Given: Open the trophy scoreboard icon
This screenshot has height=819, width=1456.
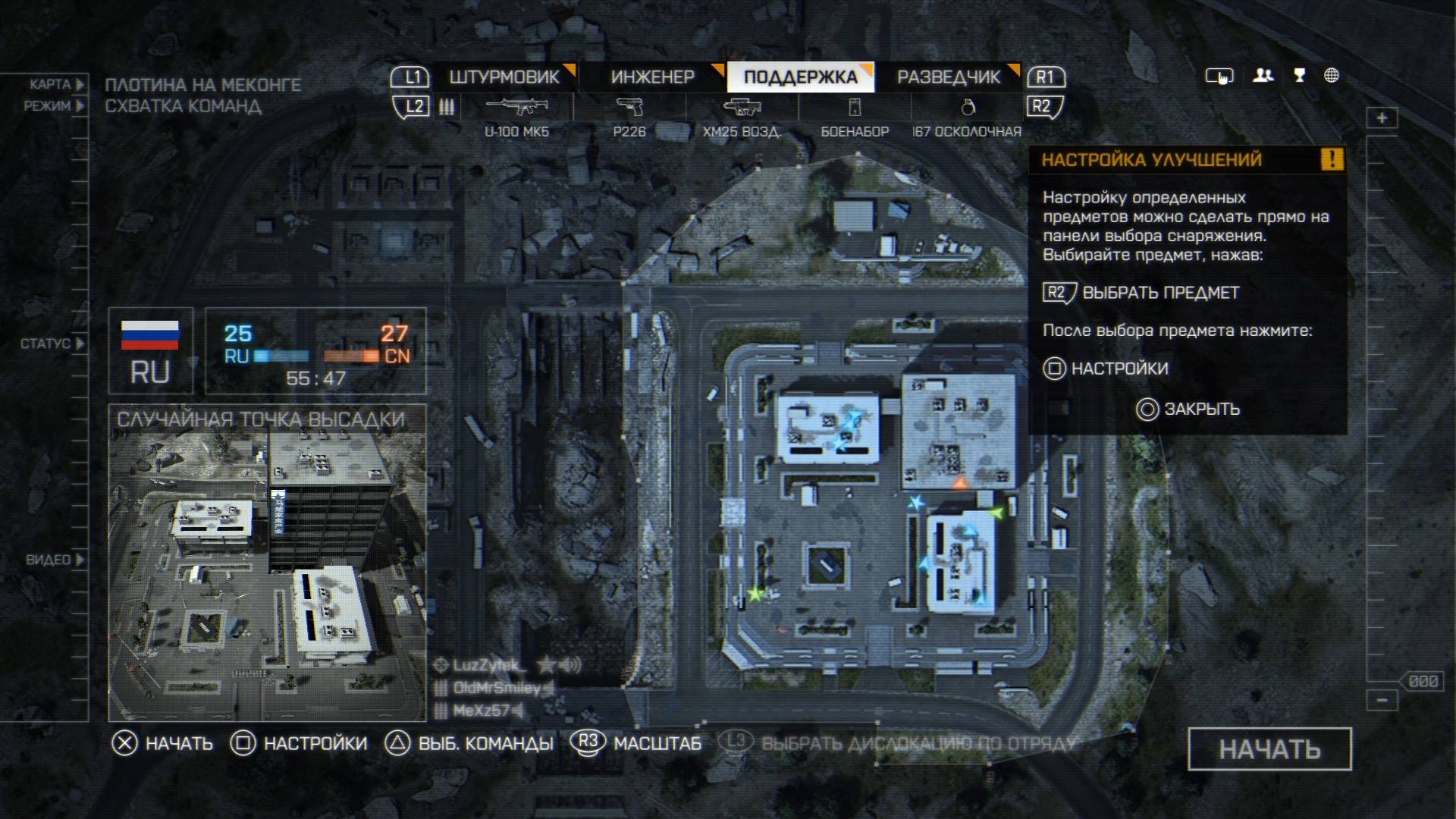Looking at the screenshot, I should click(1299, 75).
